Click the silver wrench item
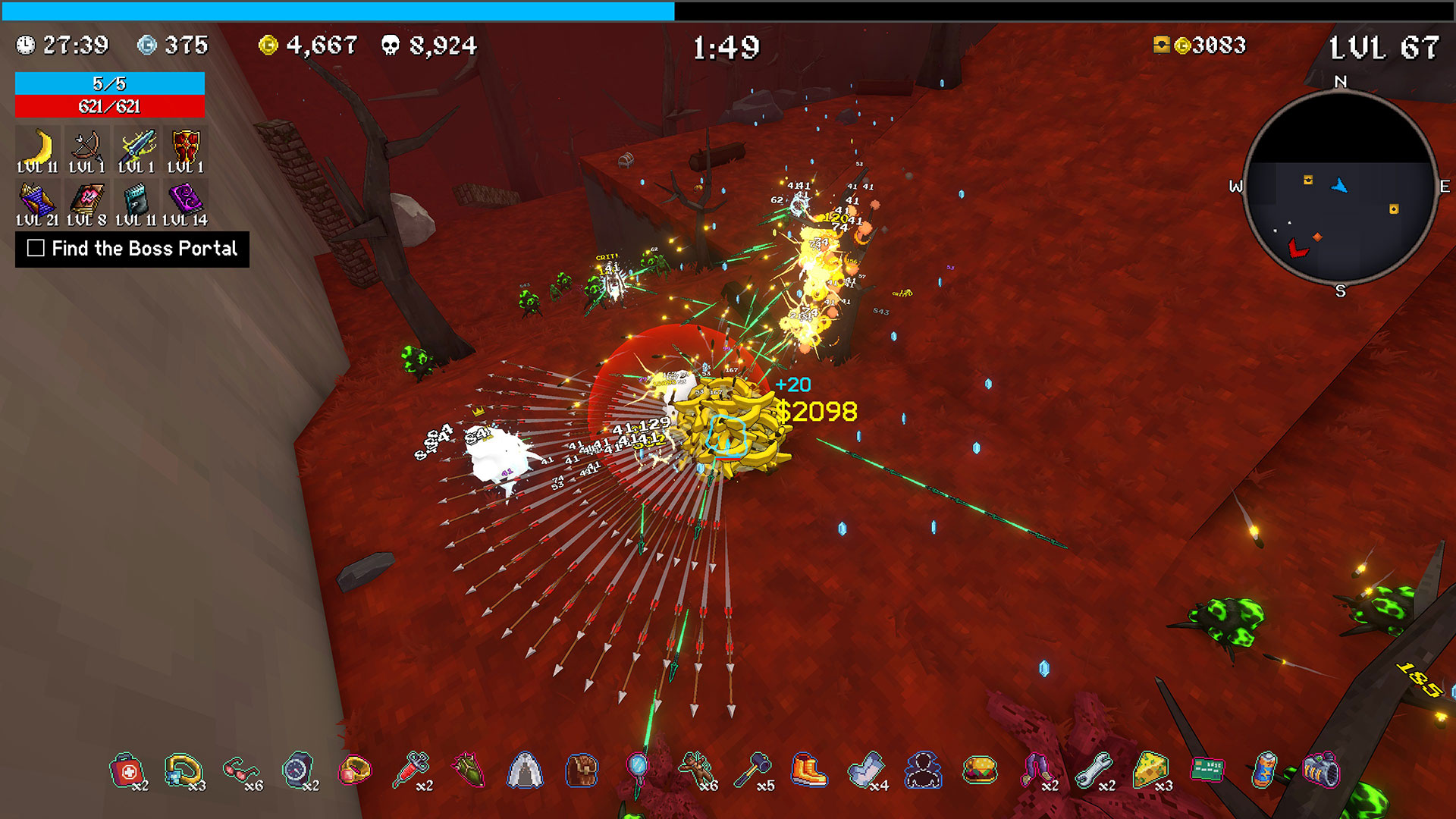1456x819 pixels. [x=1092, y=770]
